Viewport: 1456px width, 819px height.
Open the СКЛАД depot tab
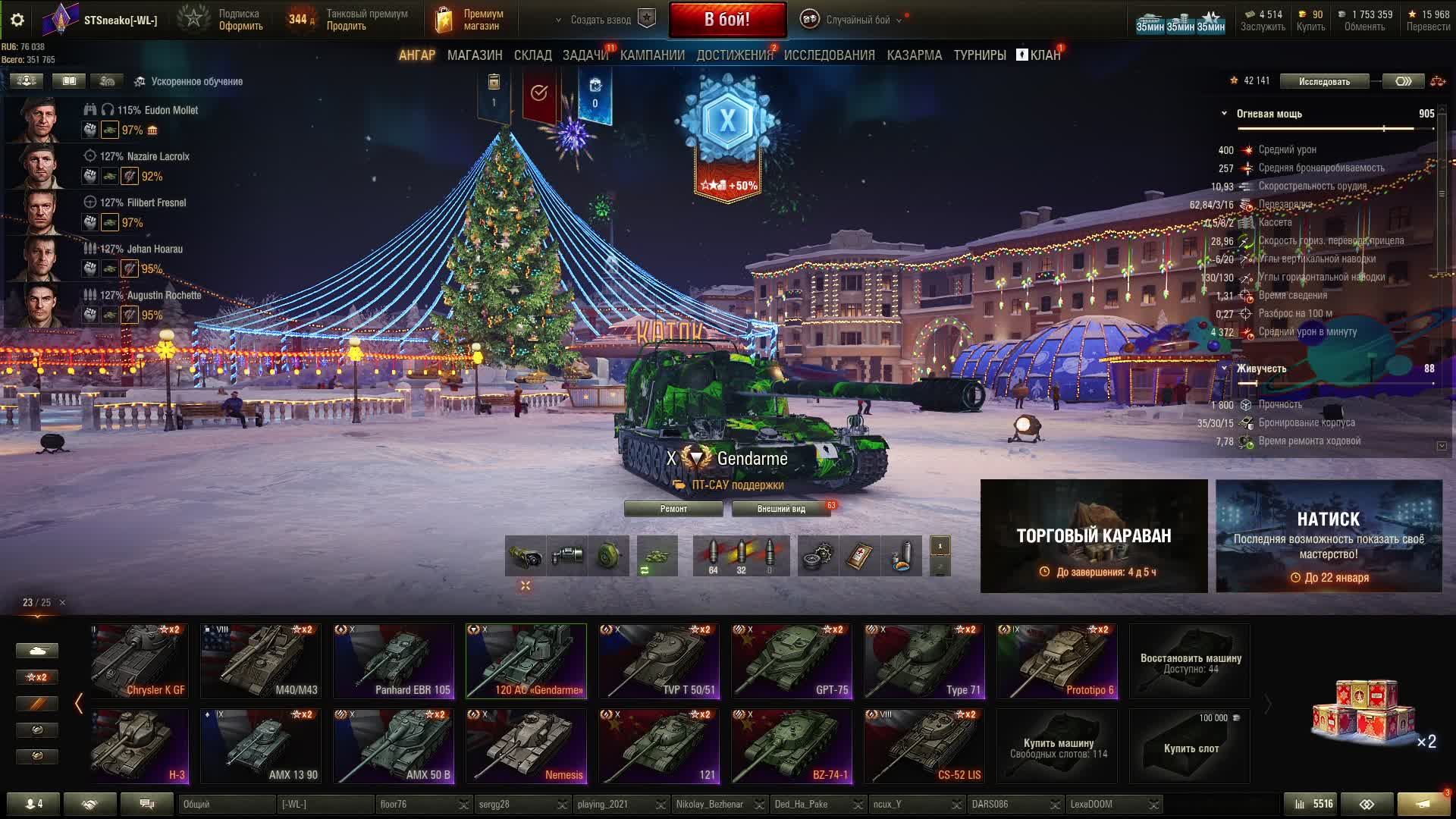pyautogui.click(x=532, y=55)
